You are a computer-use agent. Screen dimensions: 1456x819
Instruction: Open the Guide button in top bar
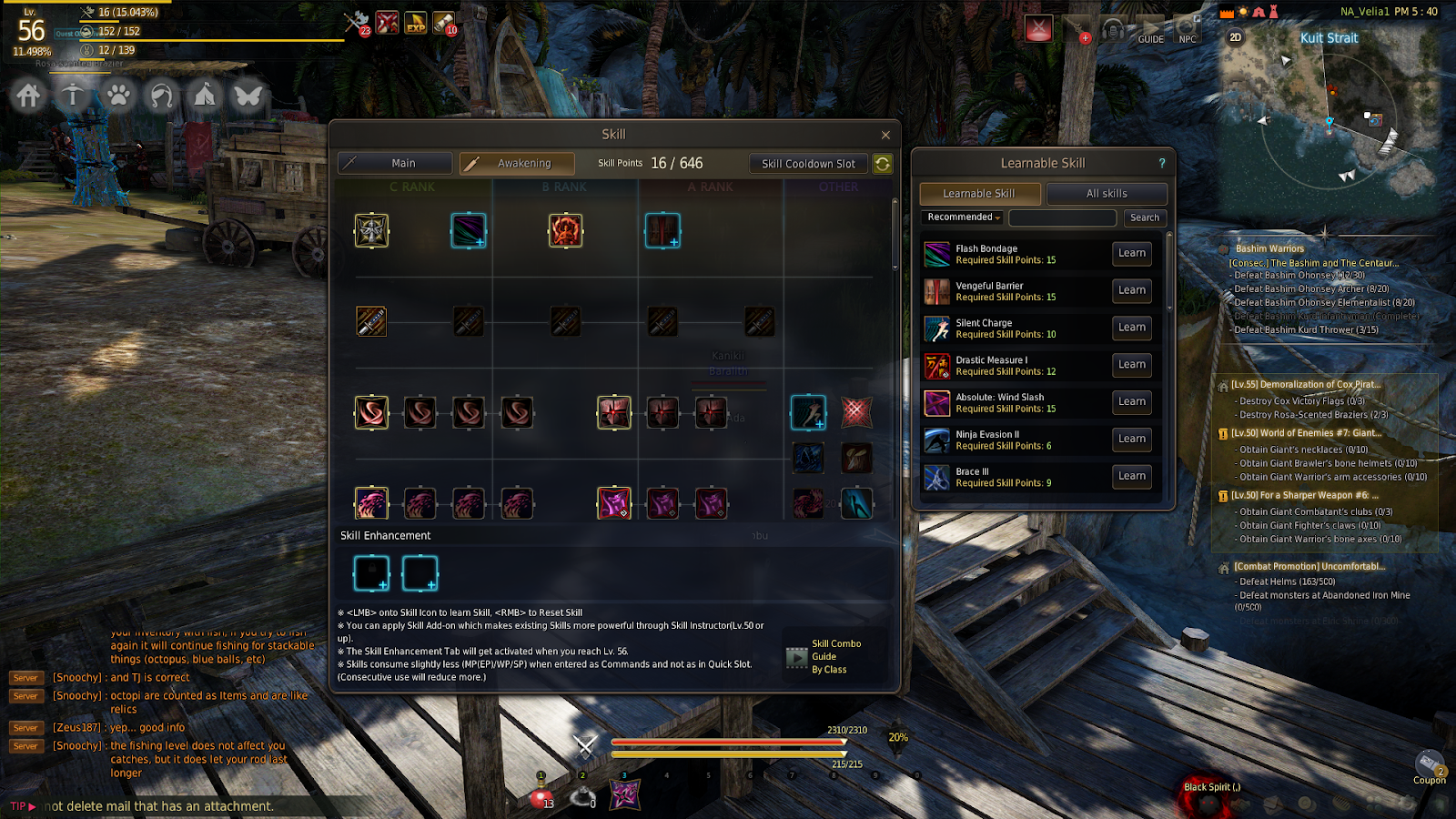(1151, 31)
